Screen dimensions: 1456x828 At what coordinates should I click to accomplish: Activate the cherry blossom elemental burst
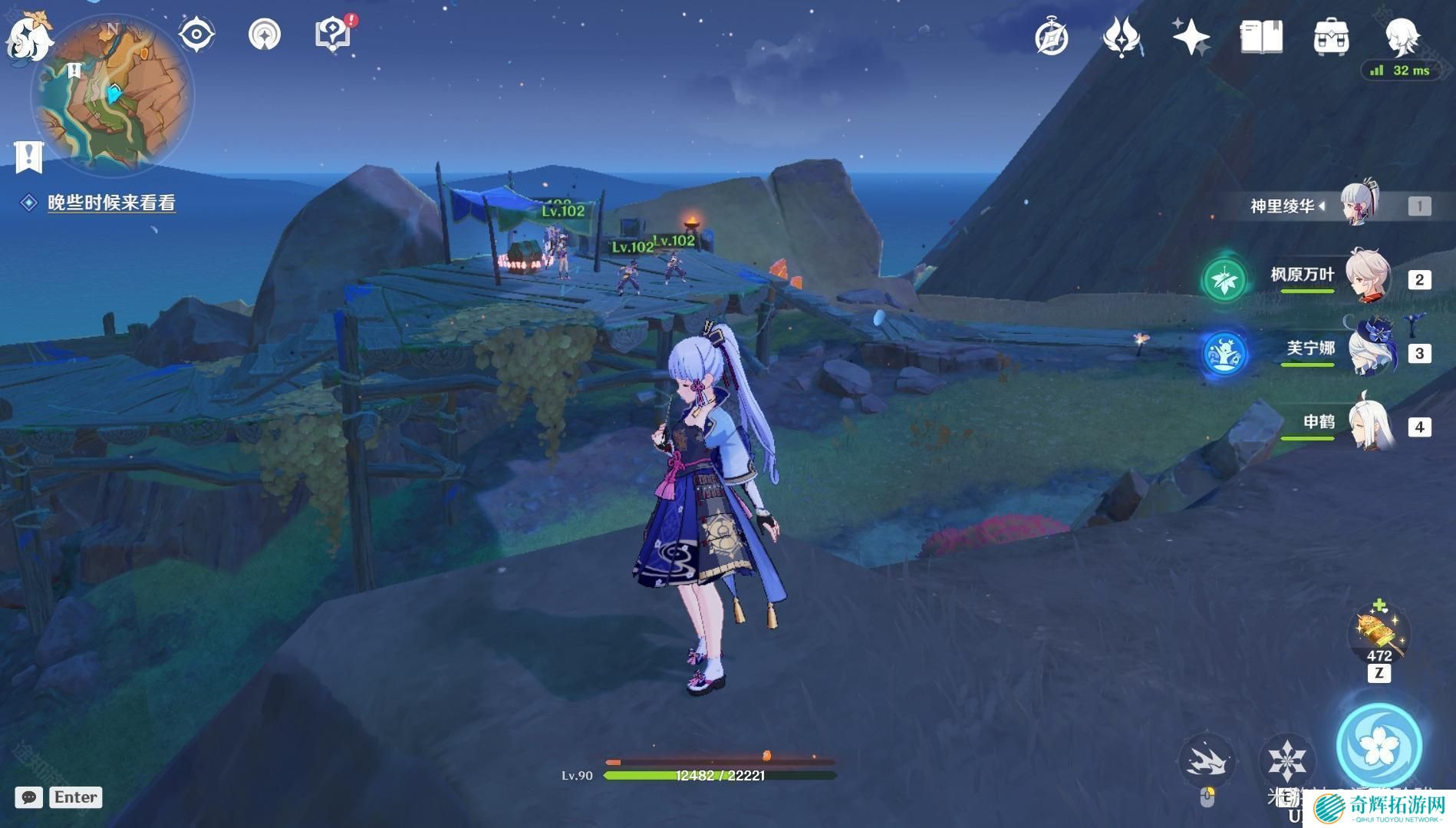[x=1379, y=745]
